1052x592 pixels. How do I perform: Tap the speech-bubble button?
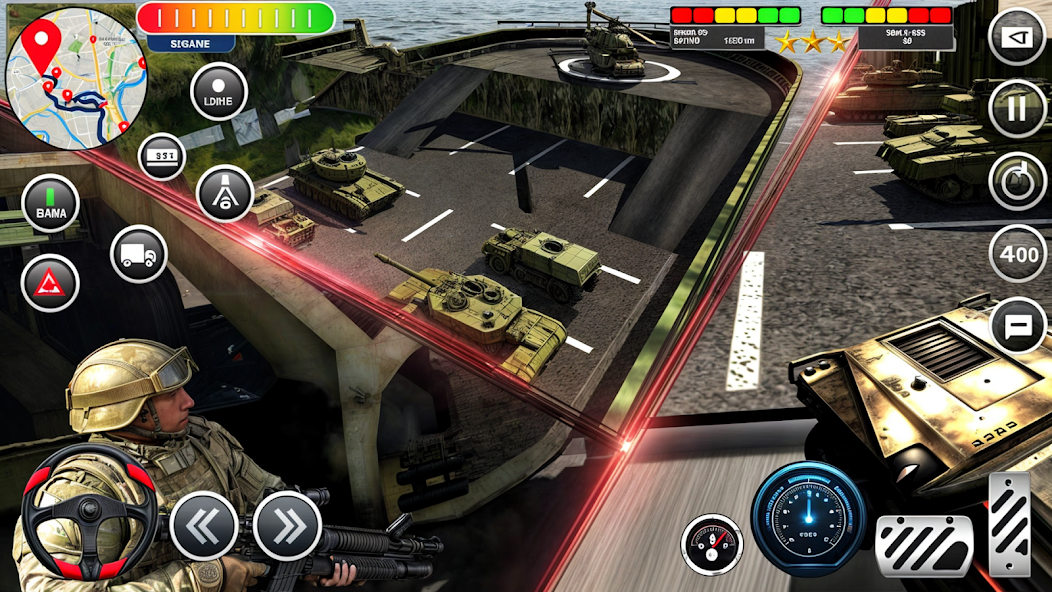point(1018,325)
